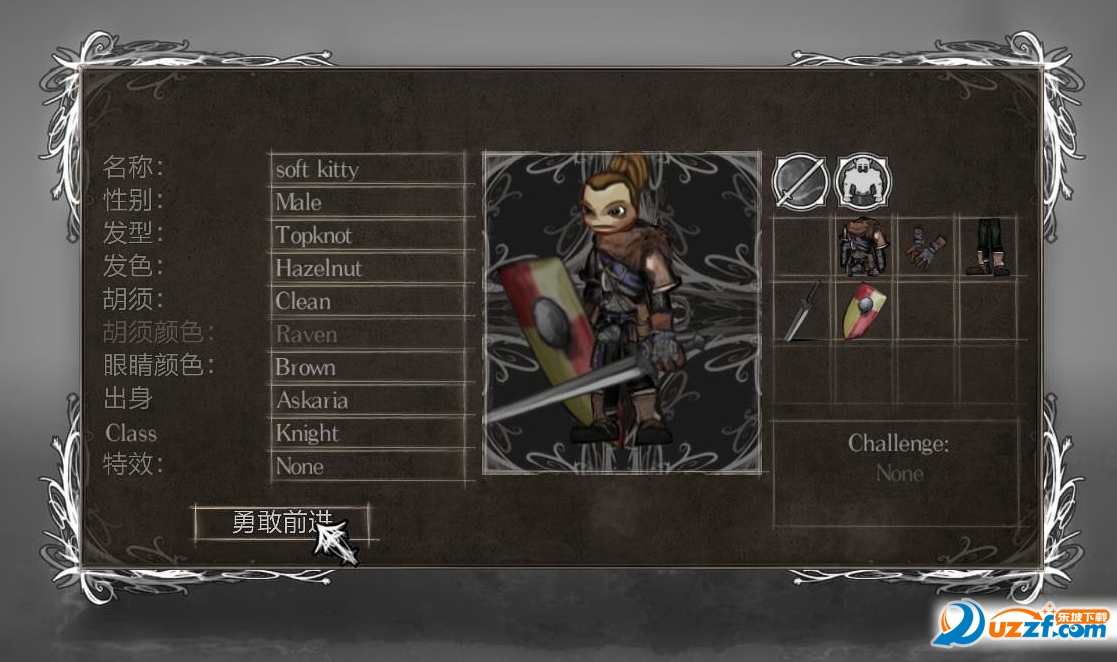This screenshot has height=662, width=1117.
Task: Change the origin field showing Askaria
Action: click(x=368, y=400)
